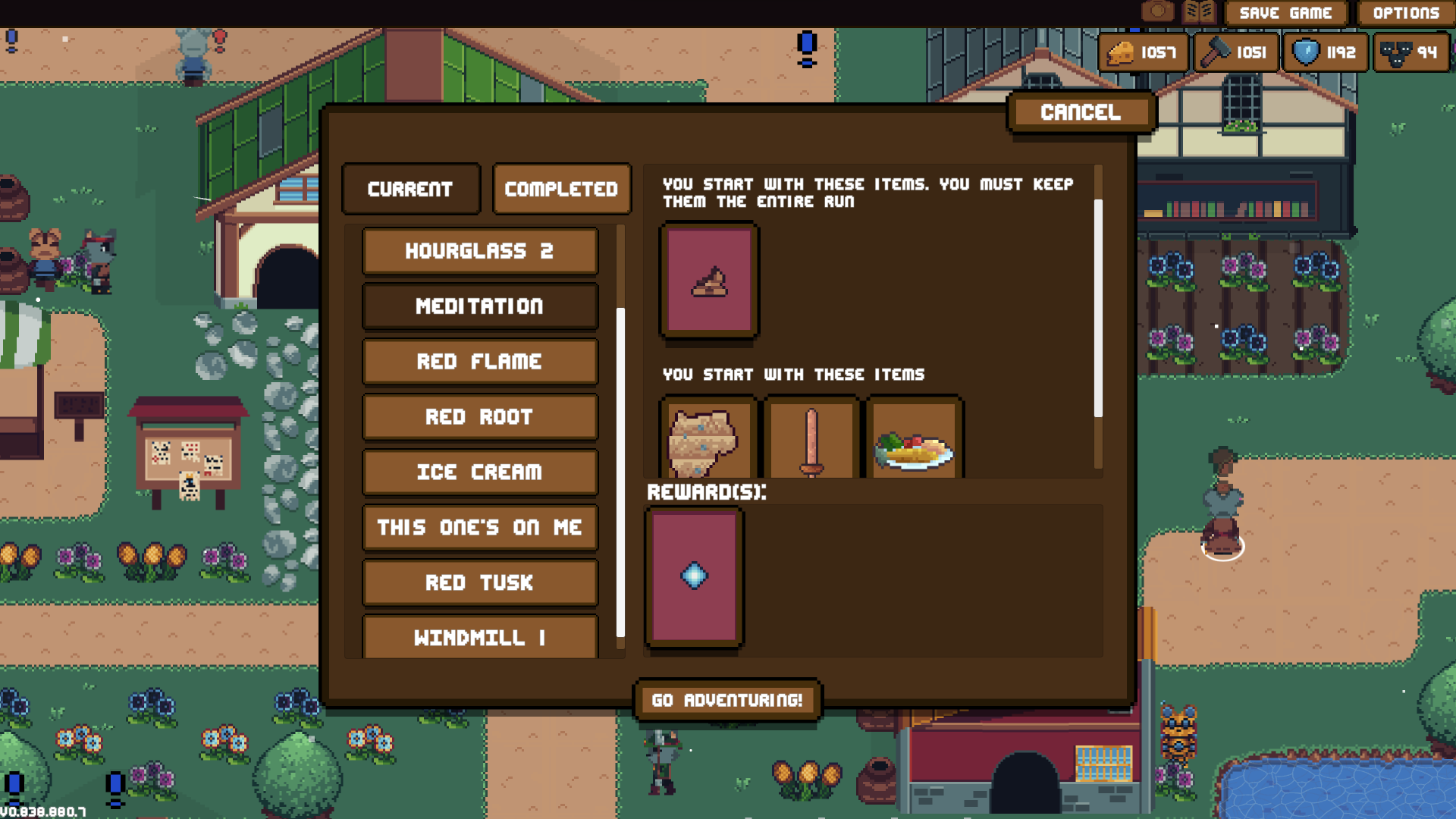The width and height of the screenshot is (1456, 819).
Task: Pick the Windmill 1 quest
Action: click(x=479, y=637)
